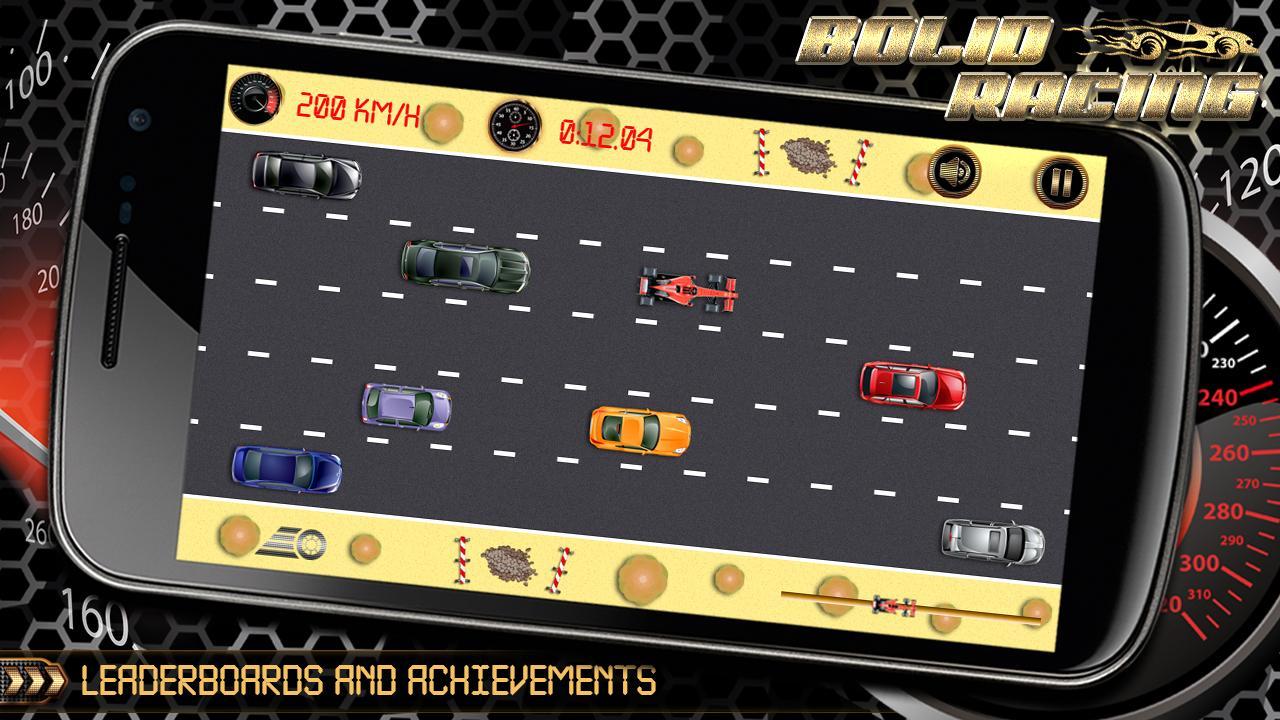Click the mini car marker on the progress bar
The width and height of the screenshot is (1280, 720).
point(893,603)
